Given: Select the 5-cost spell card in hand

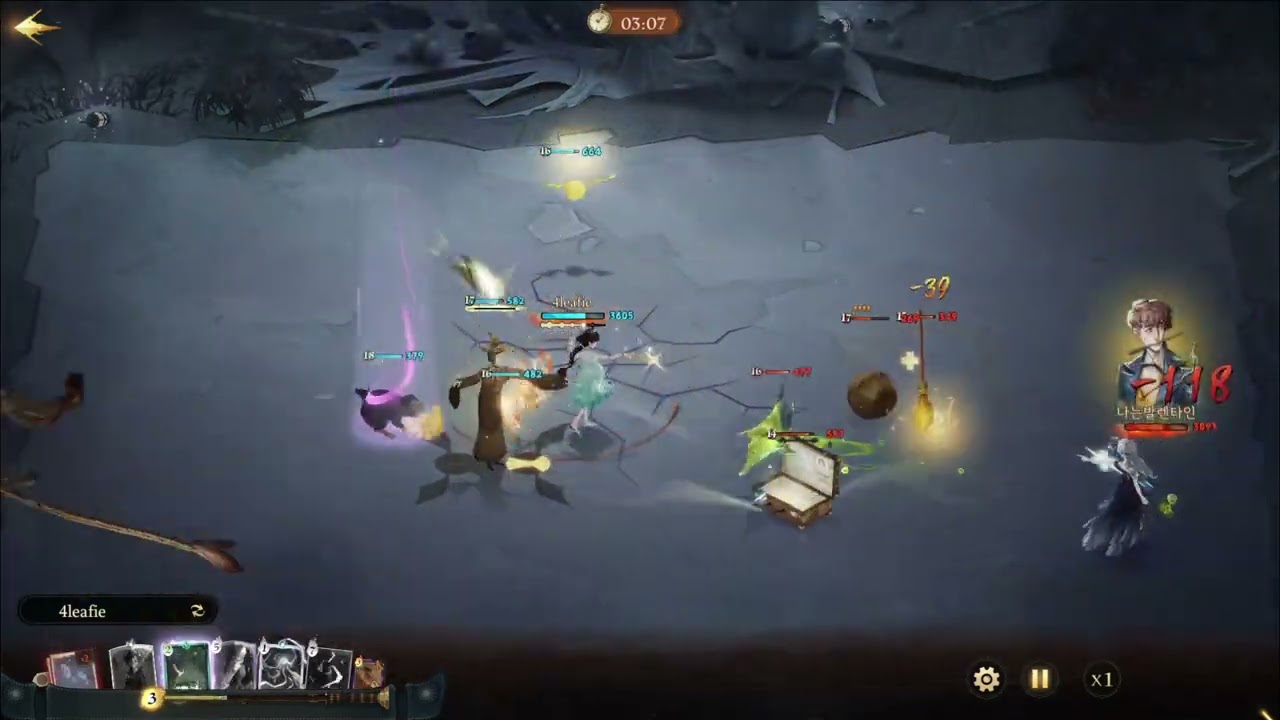Looking at the screenshot, I should [x=236, y=666].
